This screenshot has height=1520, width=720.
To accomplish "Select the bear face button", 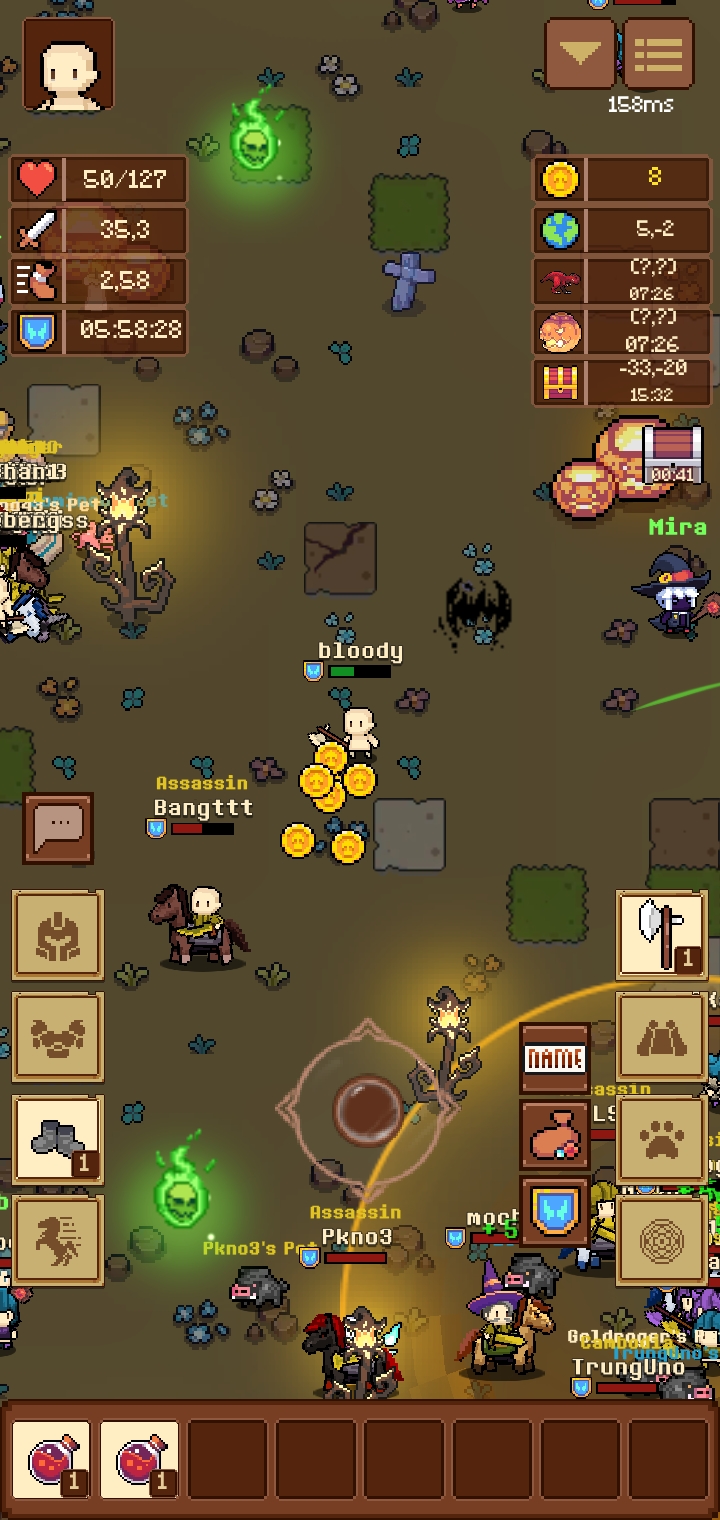I will 58,1037.
